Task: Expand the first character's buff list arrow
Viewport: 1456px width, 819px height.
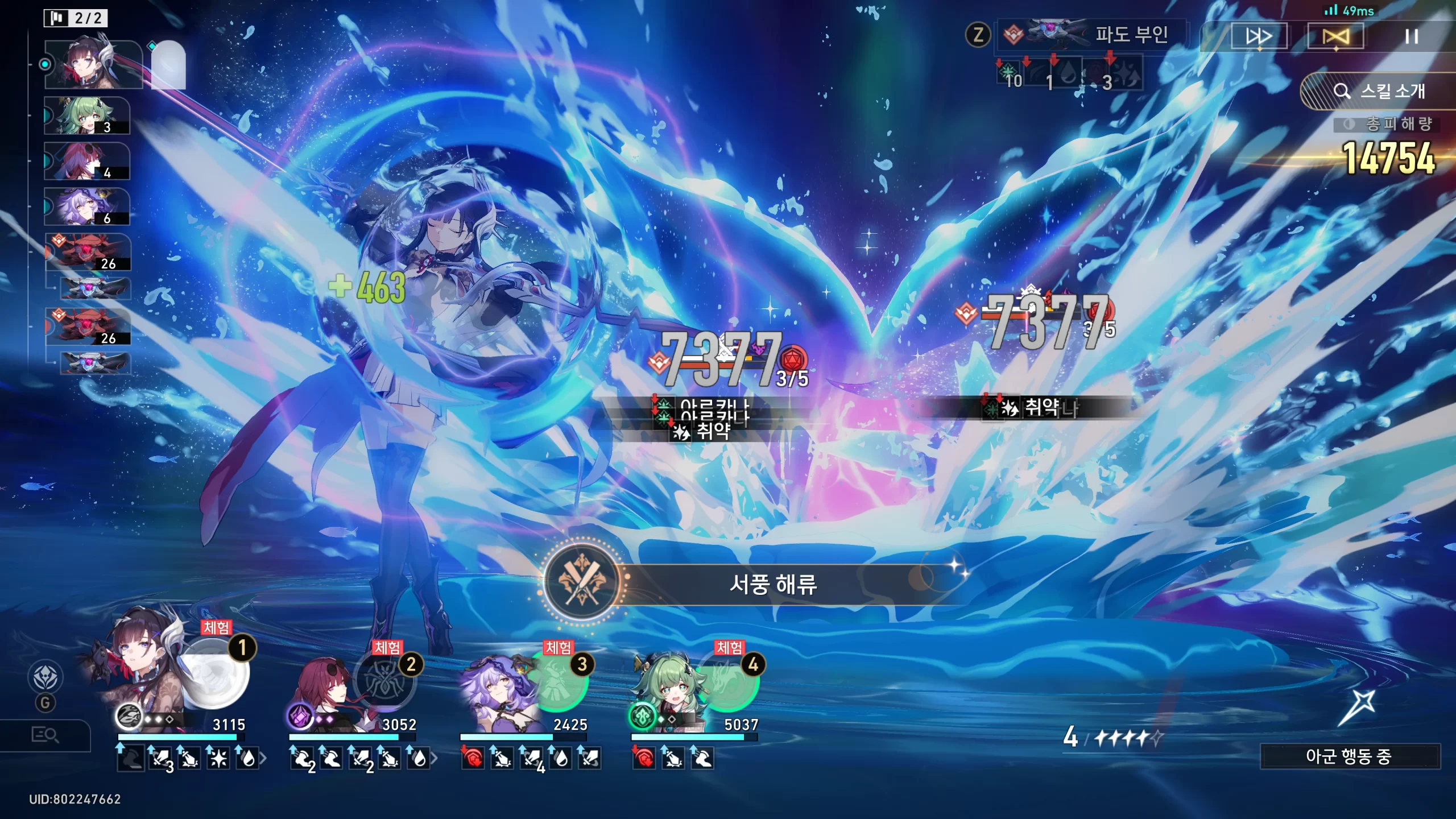Action: pos(263,758)
